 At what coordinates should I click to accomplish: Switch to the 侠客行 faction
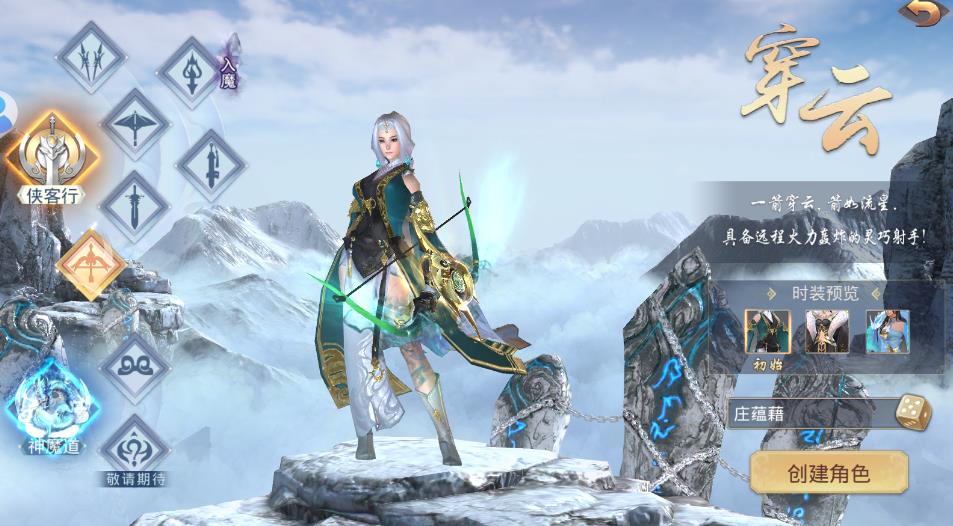(x=51, y=156)
